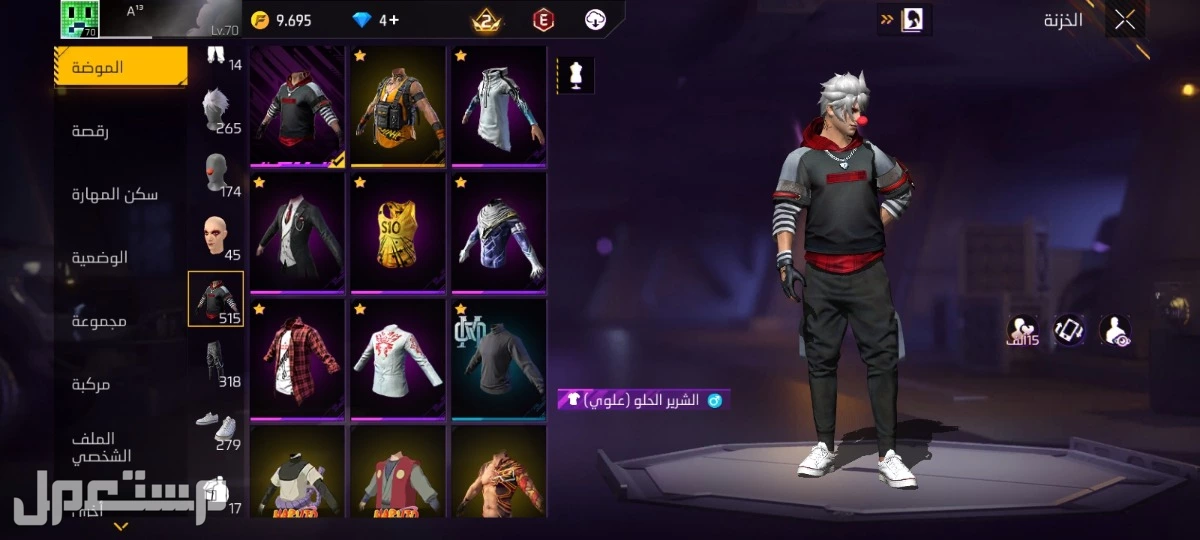Image resolution: width=1200 pixels, height=540 pixels.
Task: Select the mask category showing 174
Action: 216,174
